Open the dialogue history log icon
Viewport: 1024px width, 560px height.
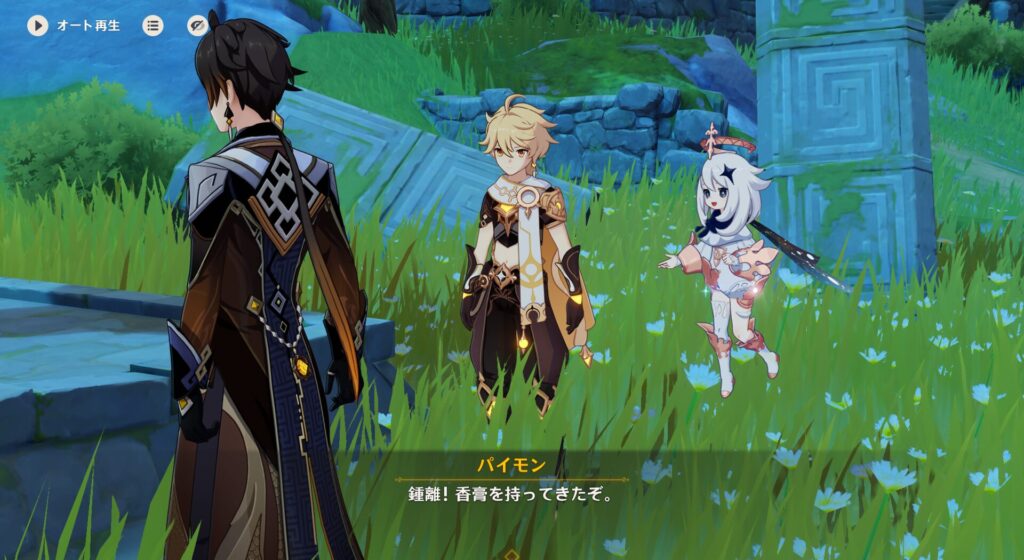pyautogui.click(x=152, y=25)
